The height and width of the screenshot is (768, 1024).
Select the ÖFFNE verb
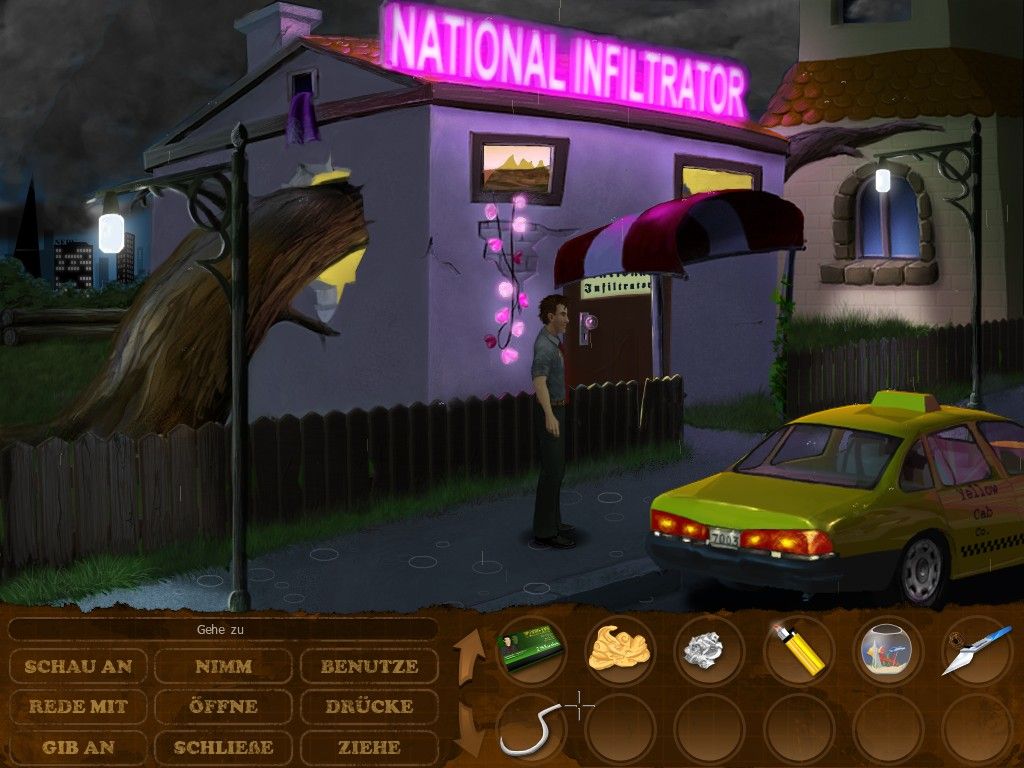[223, 706]
